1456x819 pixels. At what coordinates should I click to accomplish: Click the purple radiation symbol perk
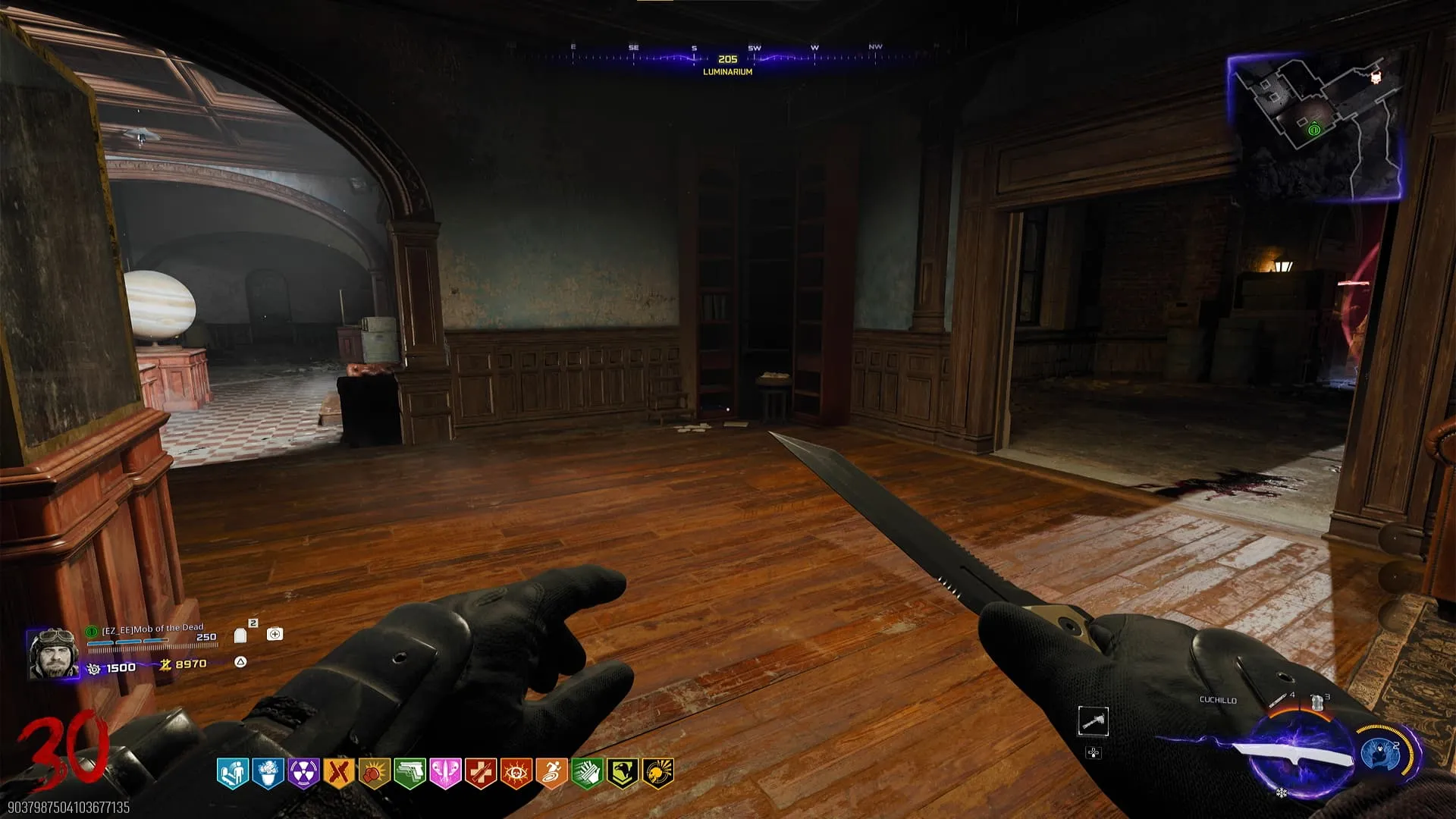[x=303, y=773]
